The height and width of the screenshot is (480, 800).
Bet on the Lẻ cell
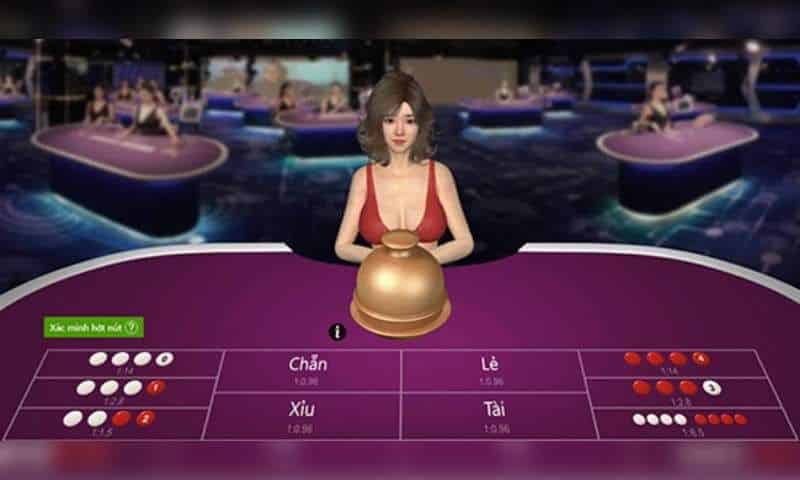click(490, 369)
